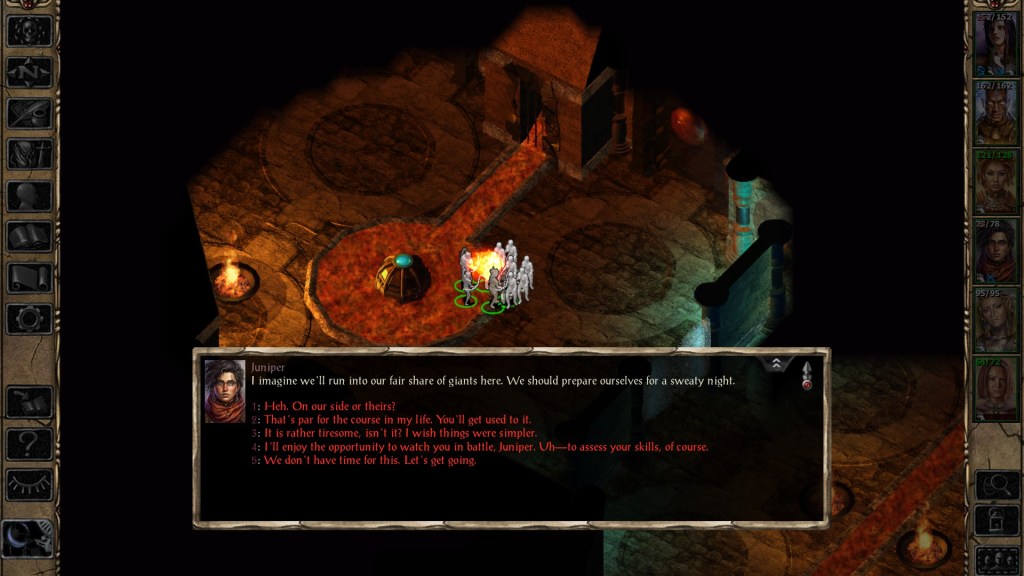Screen dimensions: 1024x576
Task: Open the character record bust-silhouette button
Action: coord(29,195)
